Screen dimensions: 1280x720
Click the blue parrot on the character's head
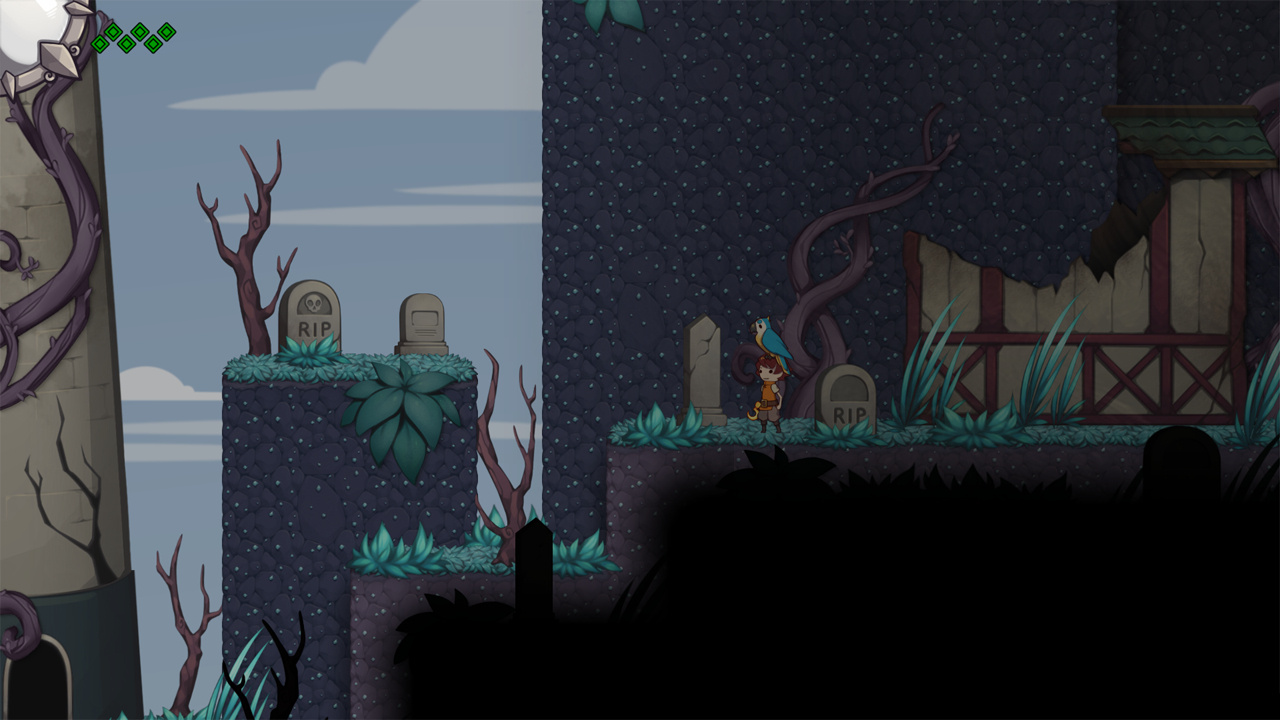pyautogui.click(x=769, y=337)
